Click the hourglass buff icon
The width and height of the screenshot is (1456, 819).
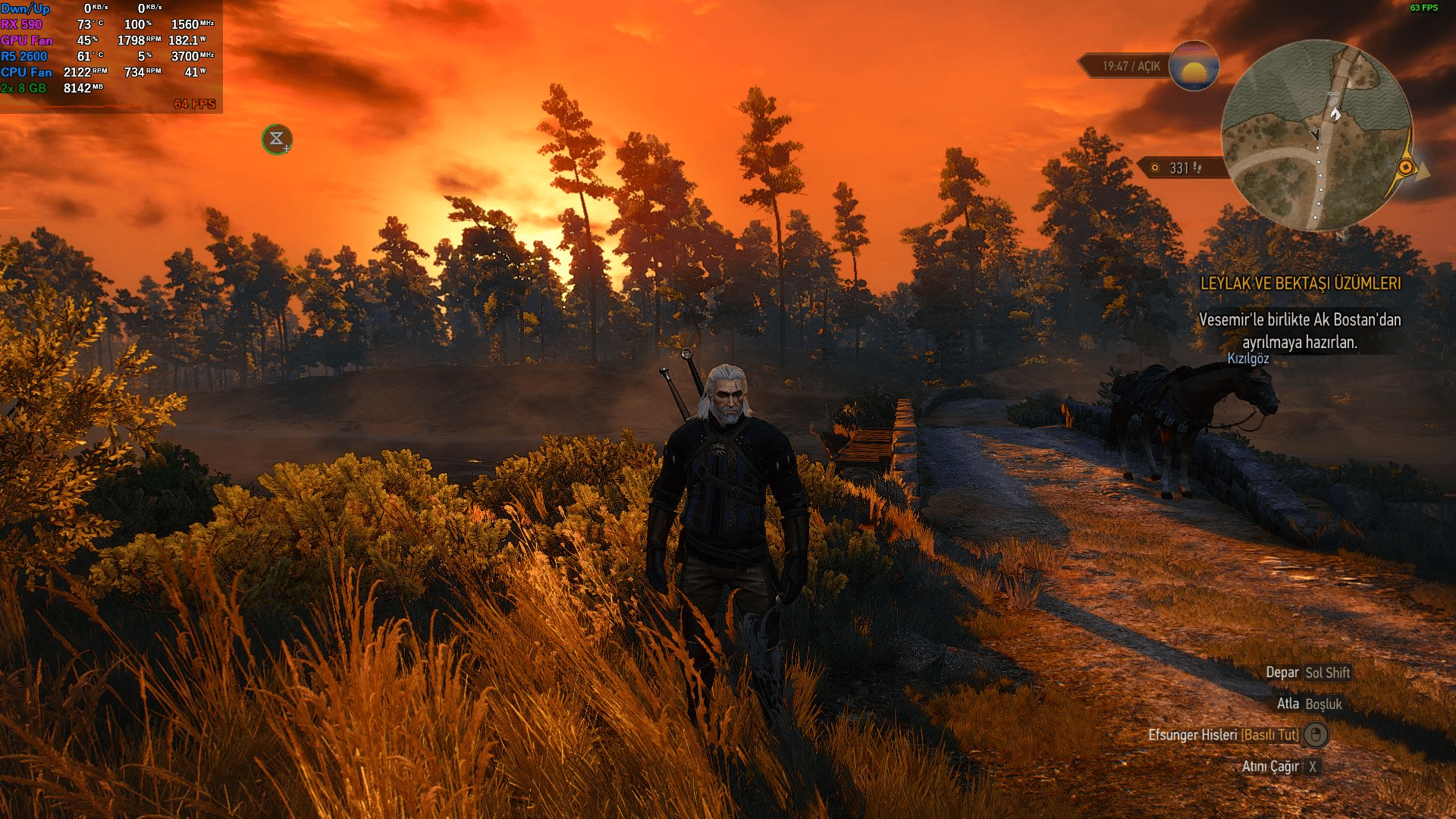pyautogui.click(x=277, y=139)
